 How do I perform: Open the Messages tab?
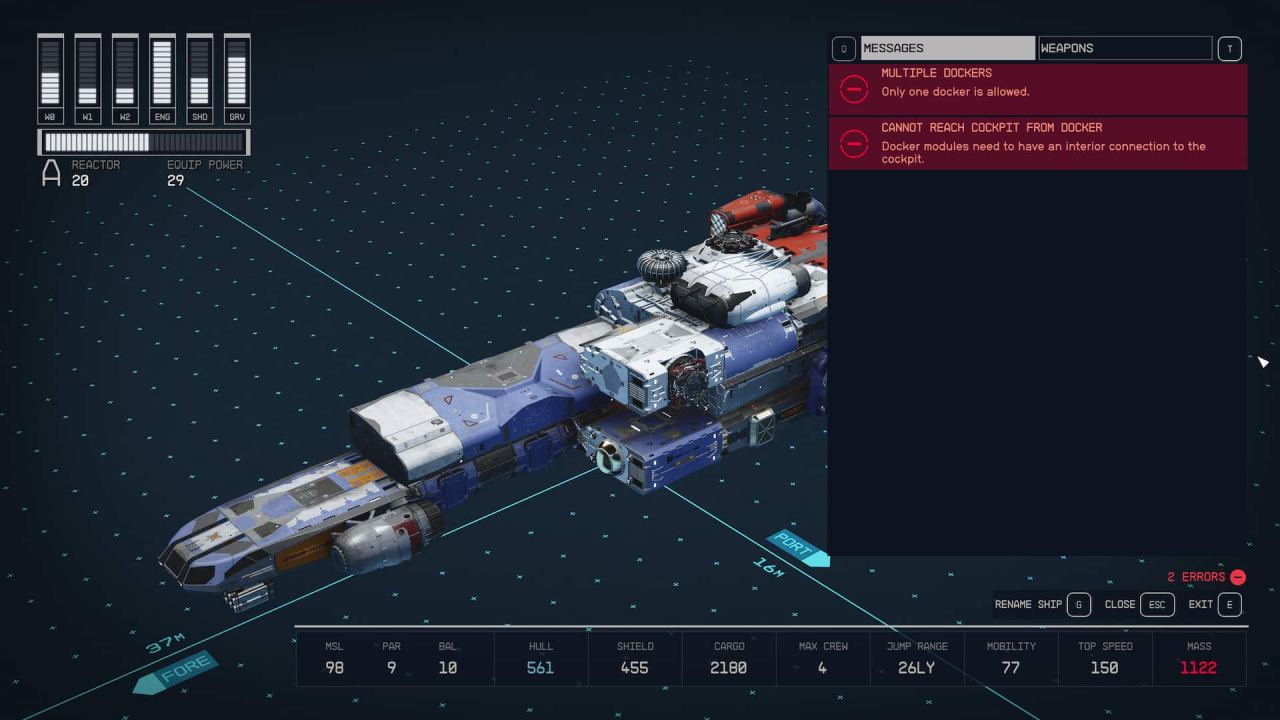click(x=948, y=48)
